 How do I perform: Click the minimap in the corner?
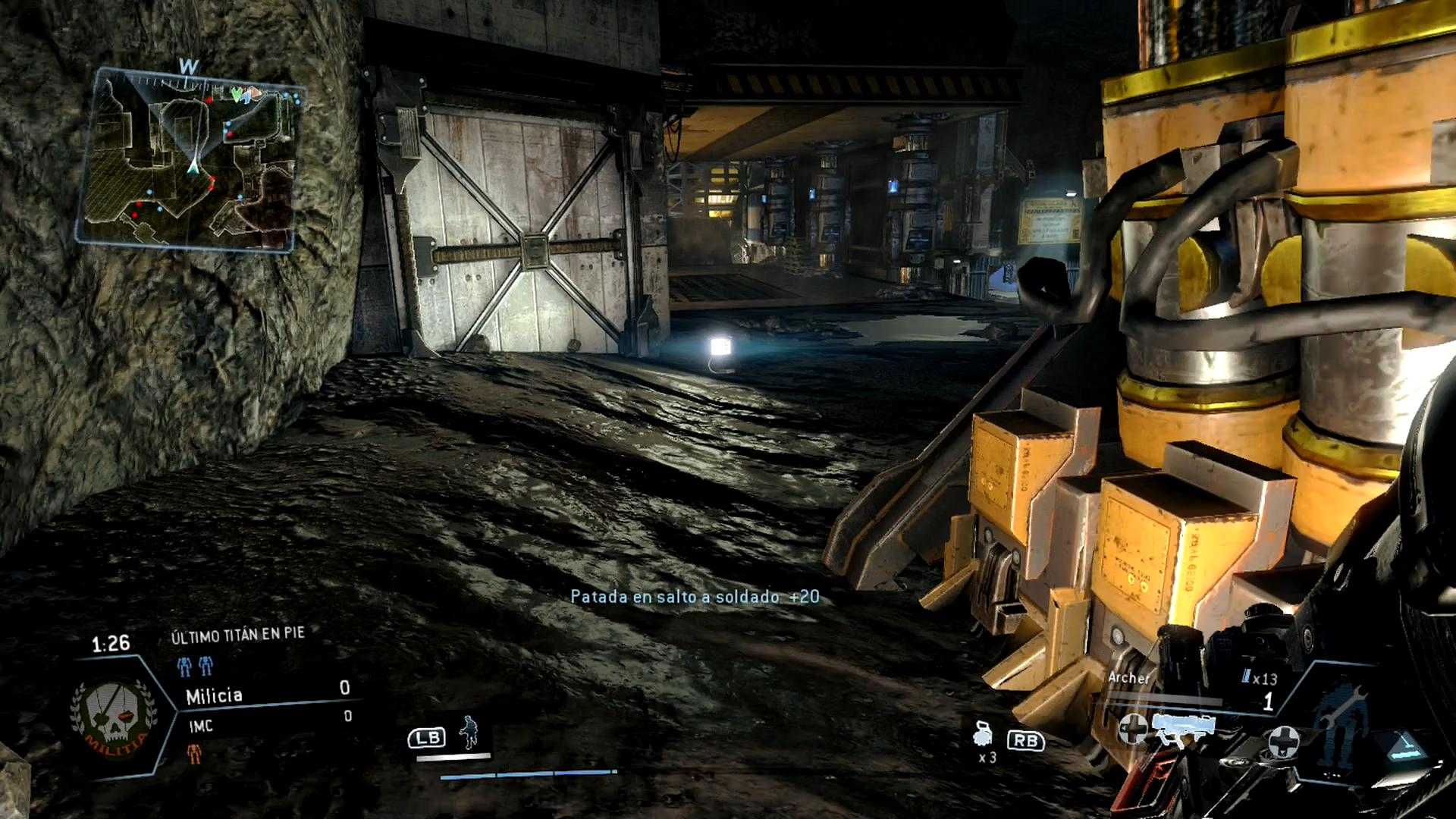pyautogui.click(x=190, y=159)
